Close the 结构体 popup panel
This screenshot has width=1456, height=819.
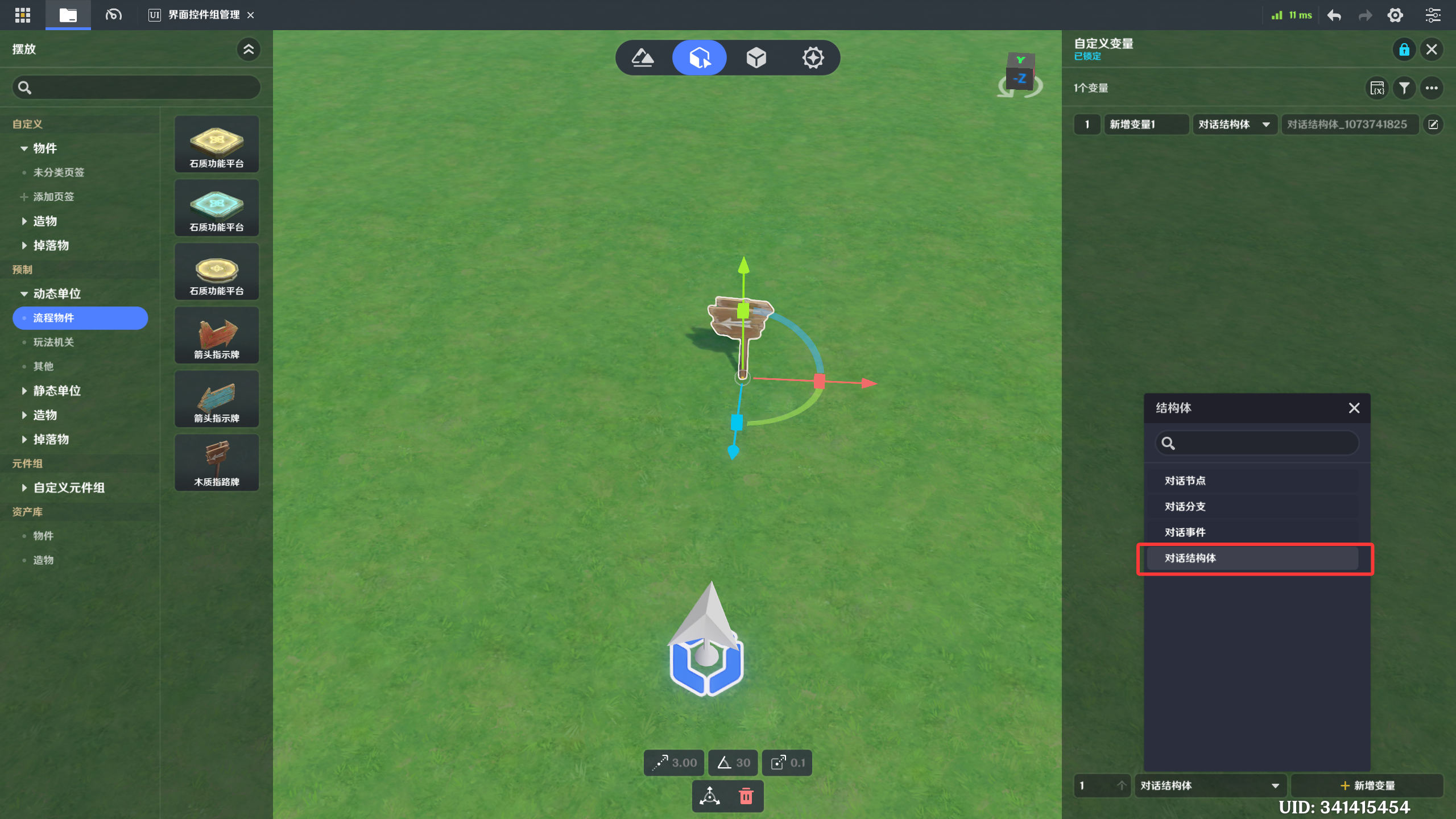coord(1354,408)
